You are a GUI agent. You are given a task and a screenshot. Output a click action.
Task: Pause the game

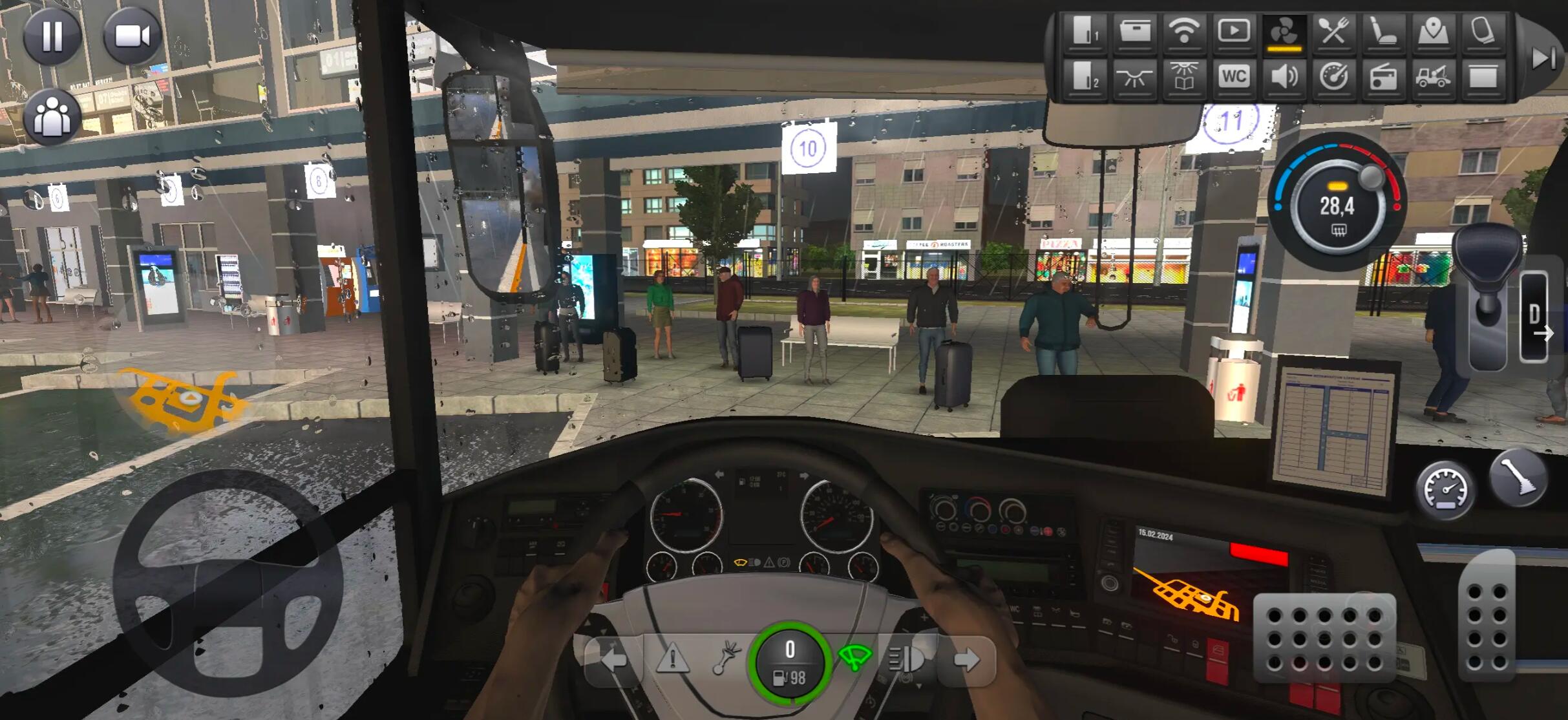click(x=52, y=36)
